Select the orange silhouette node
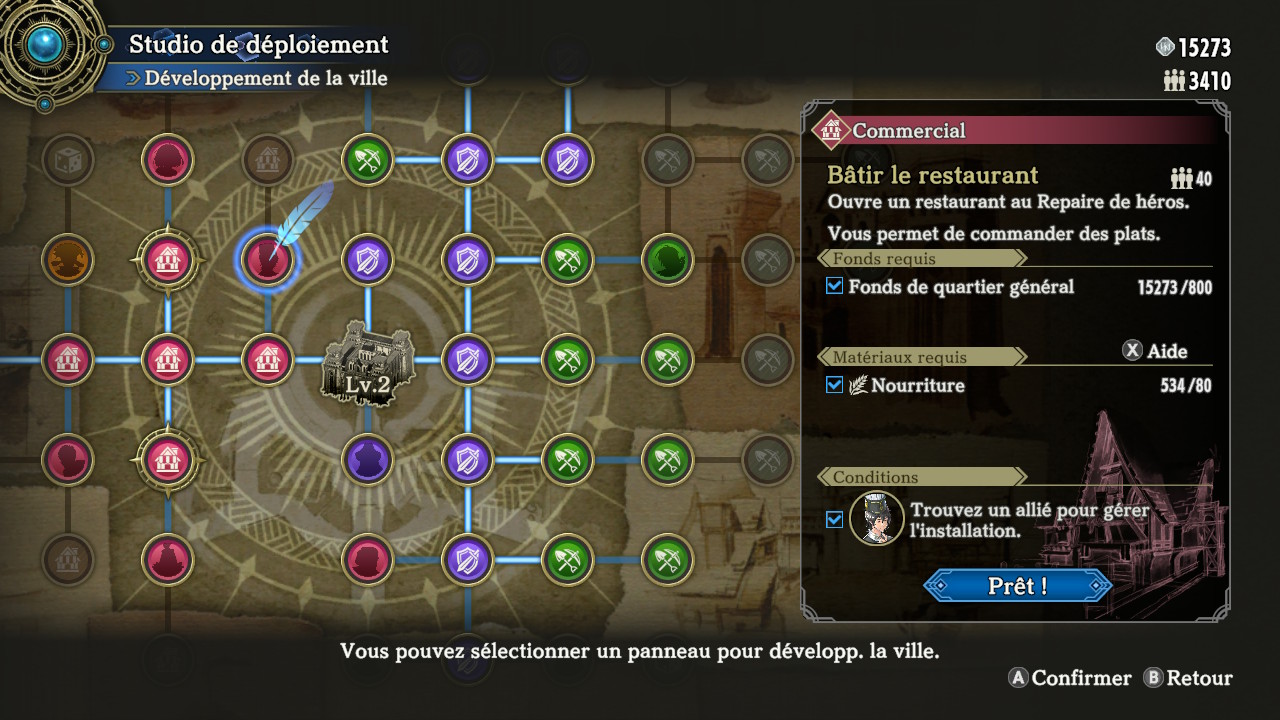The image size is (1280, 720). 68,260
